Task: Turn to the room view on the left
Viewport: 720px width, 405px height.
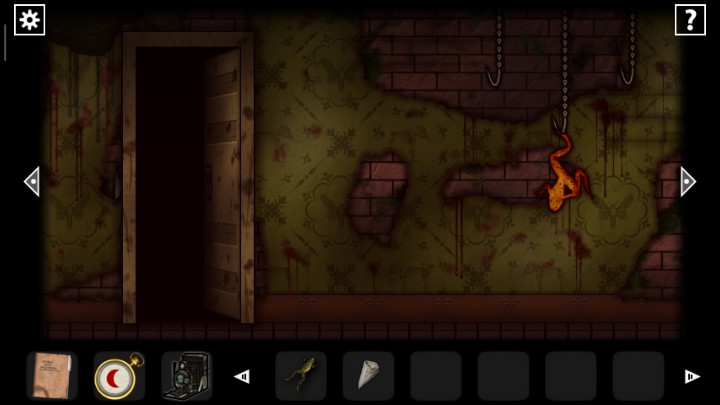Action: click(32, 181)
